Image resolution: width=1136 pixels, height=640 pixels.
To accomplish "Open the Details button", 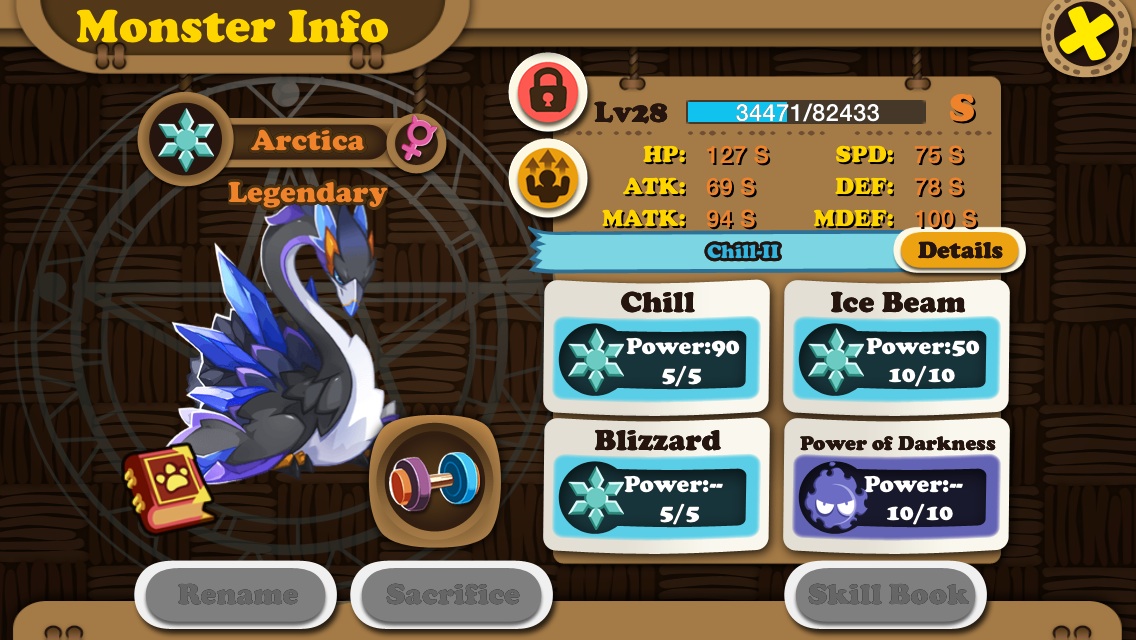I will pyautogui.click(x=959, y=251).
